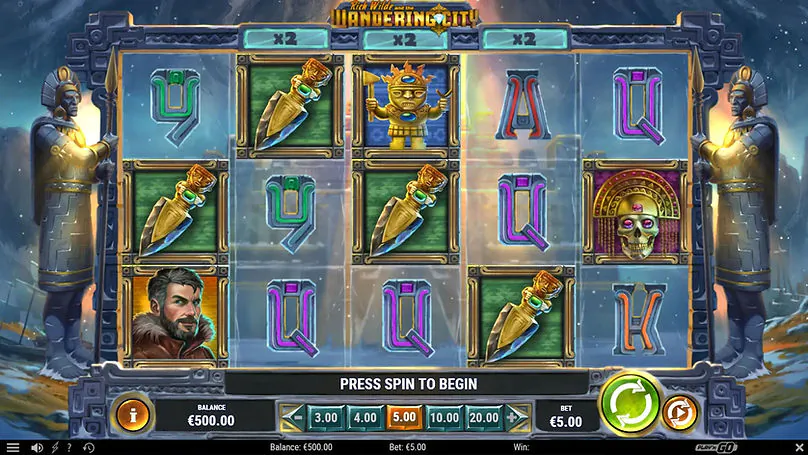View the game history clock icon
Screen dimensions: 808x455
pyautogui.click(x=88, y=447)
